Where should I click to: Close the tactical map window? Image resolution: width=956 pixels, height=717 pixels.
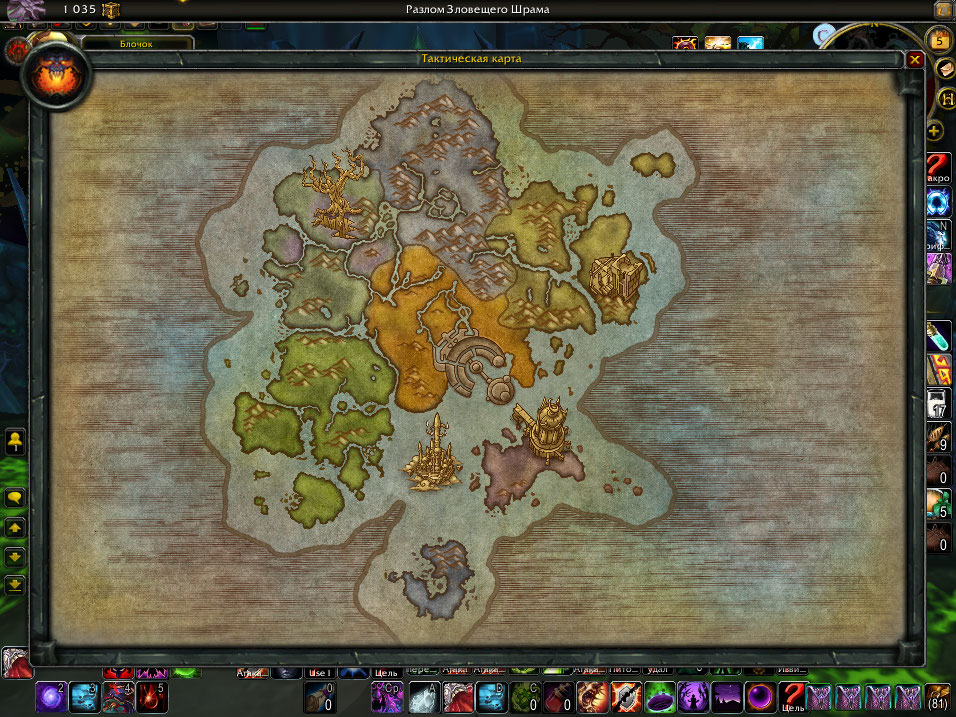point(914,60)
